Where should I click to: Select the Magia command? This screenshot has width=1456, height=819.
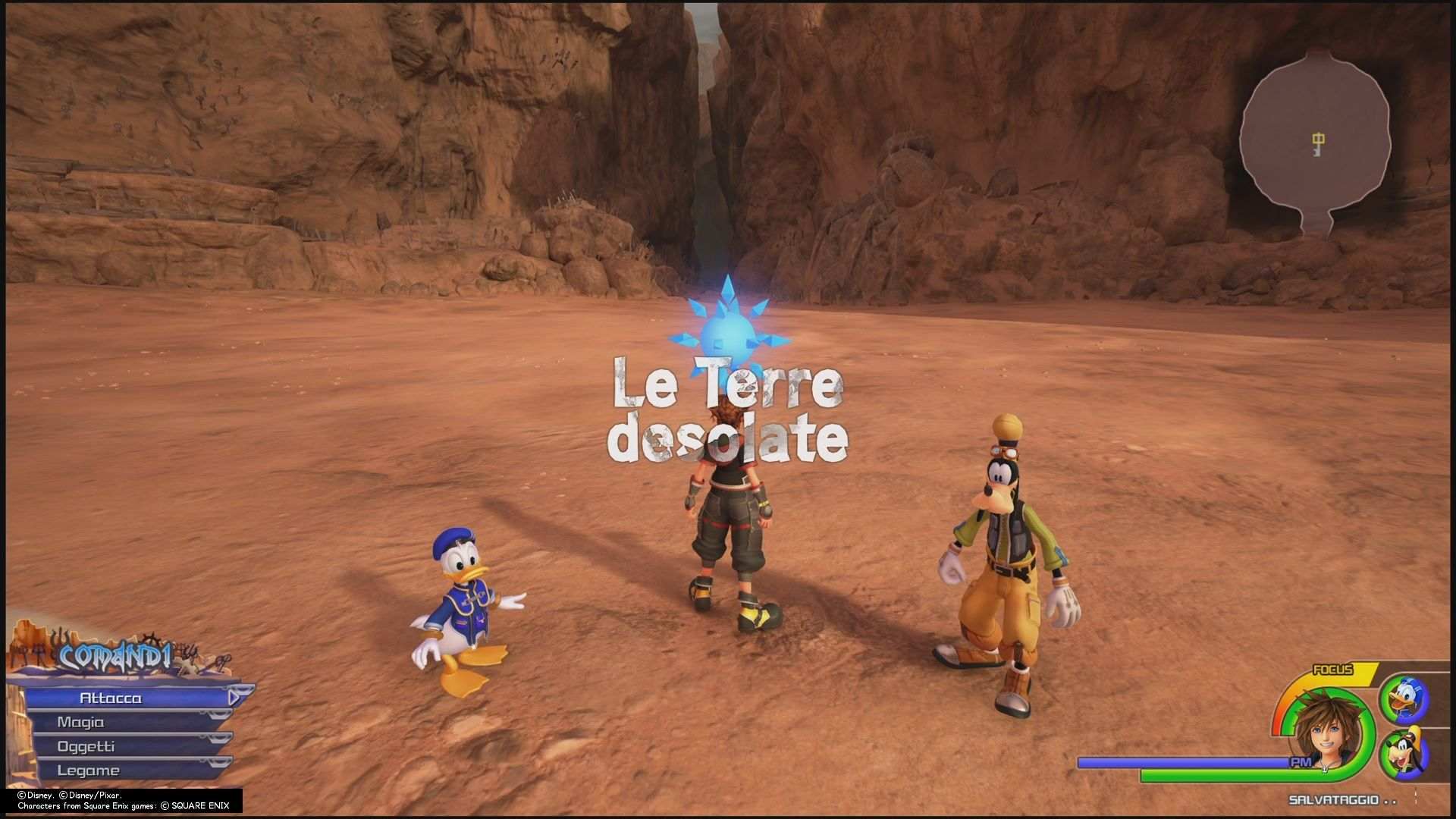click(x=82, y=722)
